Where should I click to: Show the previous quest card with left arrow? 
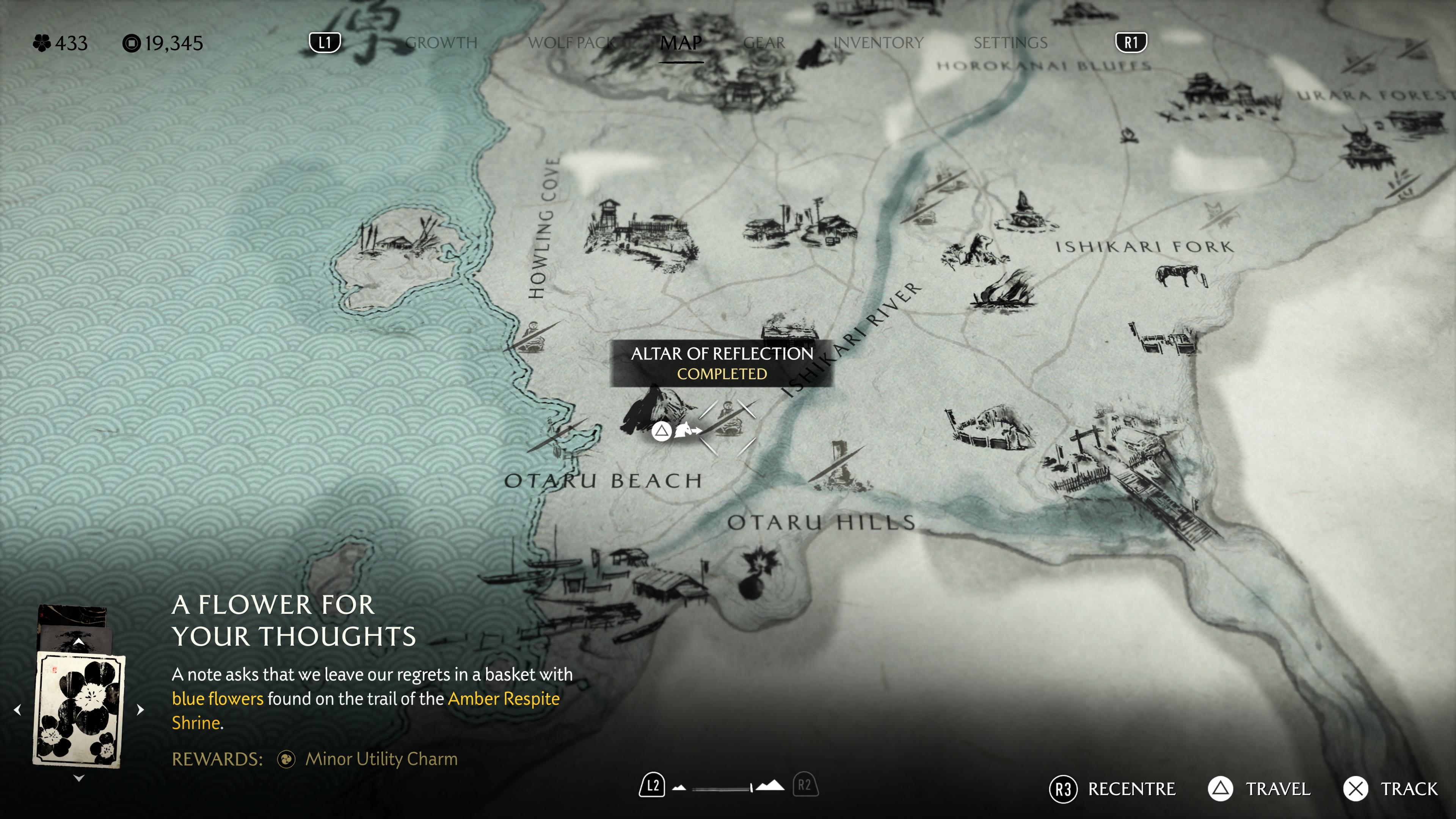(17, 709)
